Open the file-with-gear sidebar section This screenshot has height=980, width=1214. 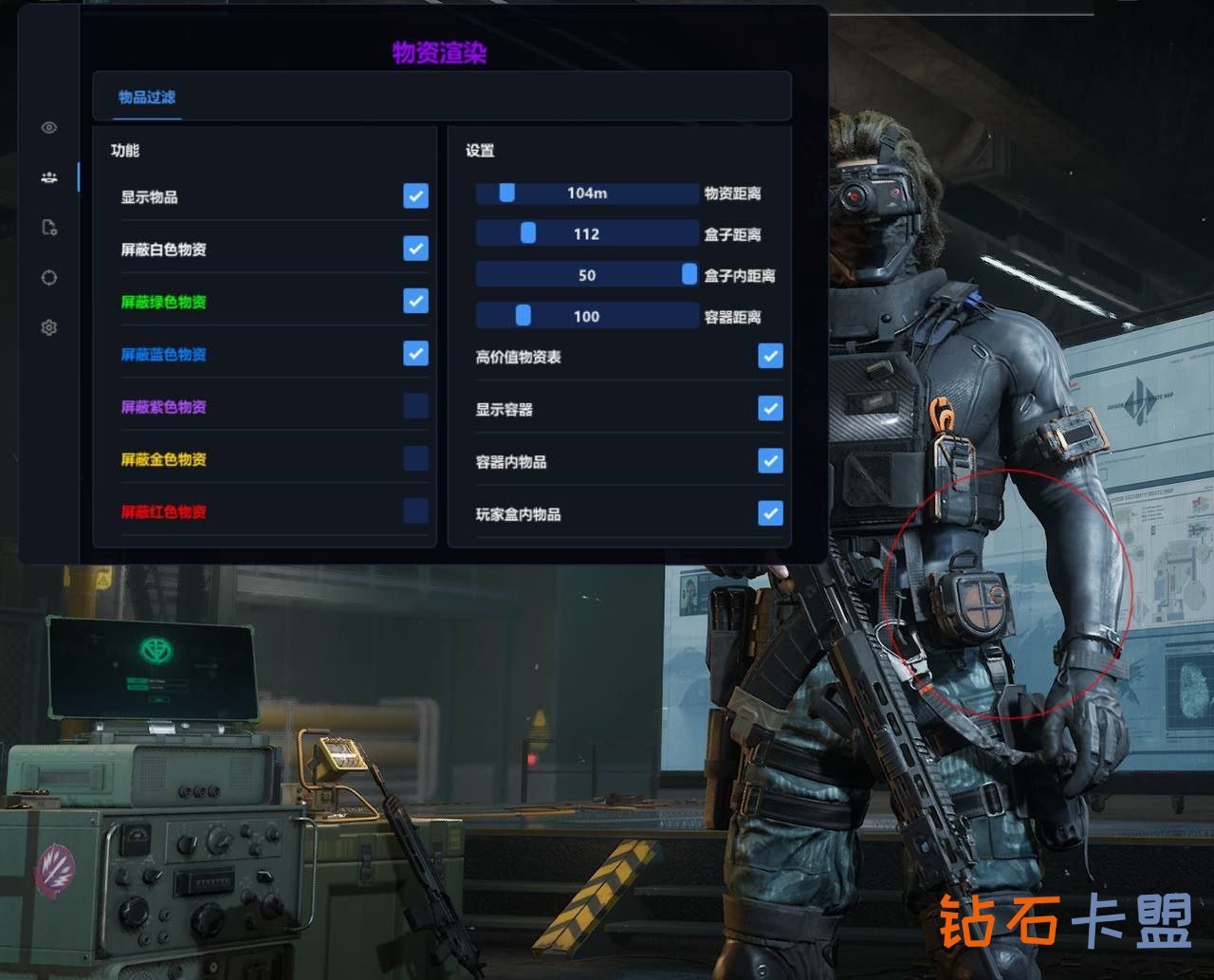click(49, 228)
